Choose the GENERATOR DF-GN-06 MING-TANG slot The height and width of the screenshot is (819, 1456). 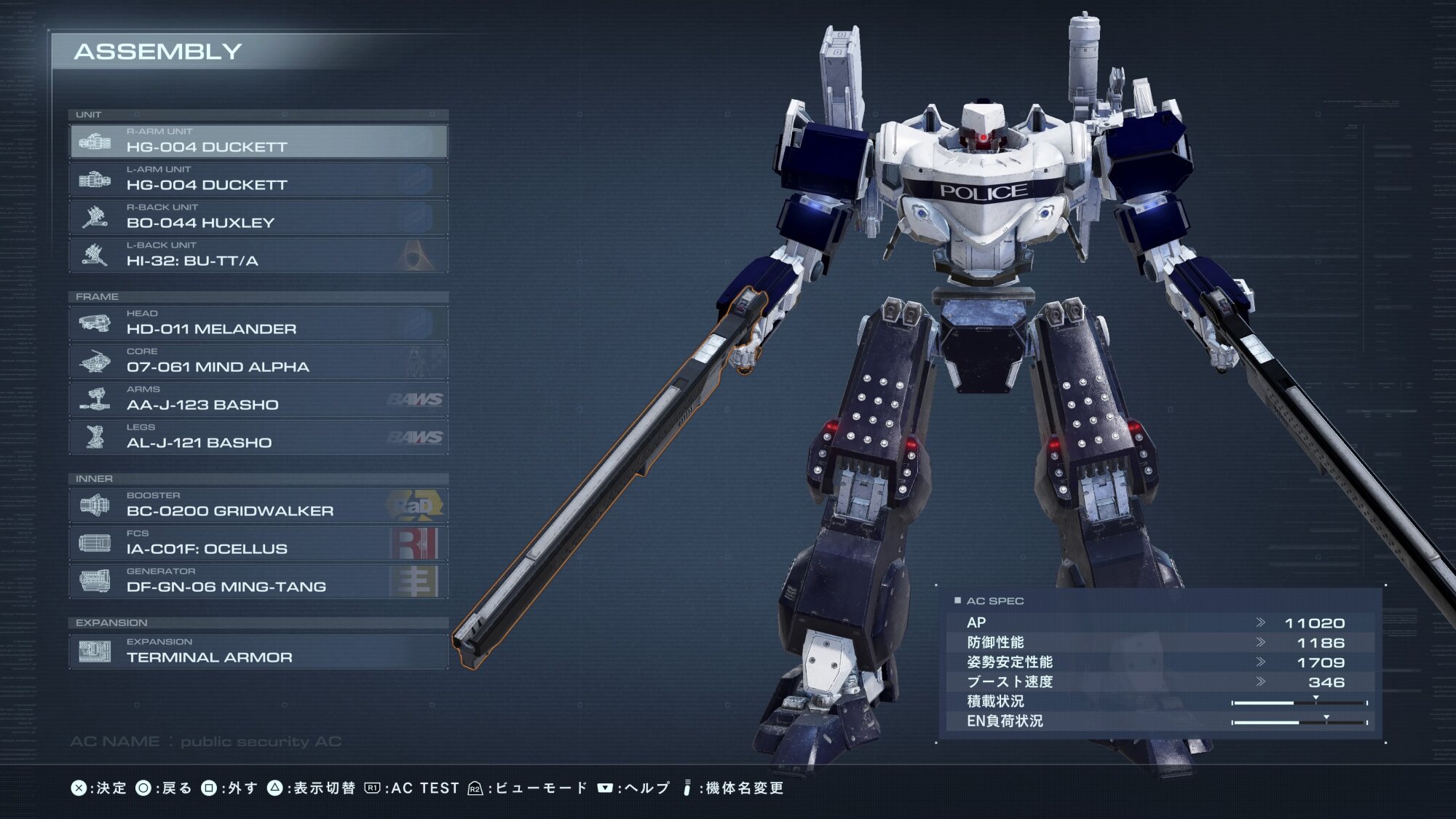(x=258, y=581)
